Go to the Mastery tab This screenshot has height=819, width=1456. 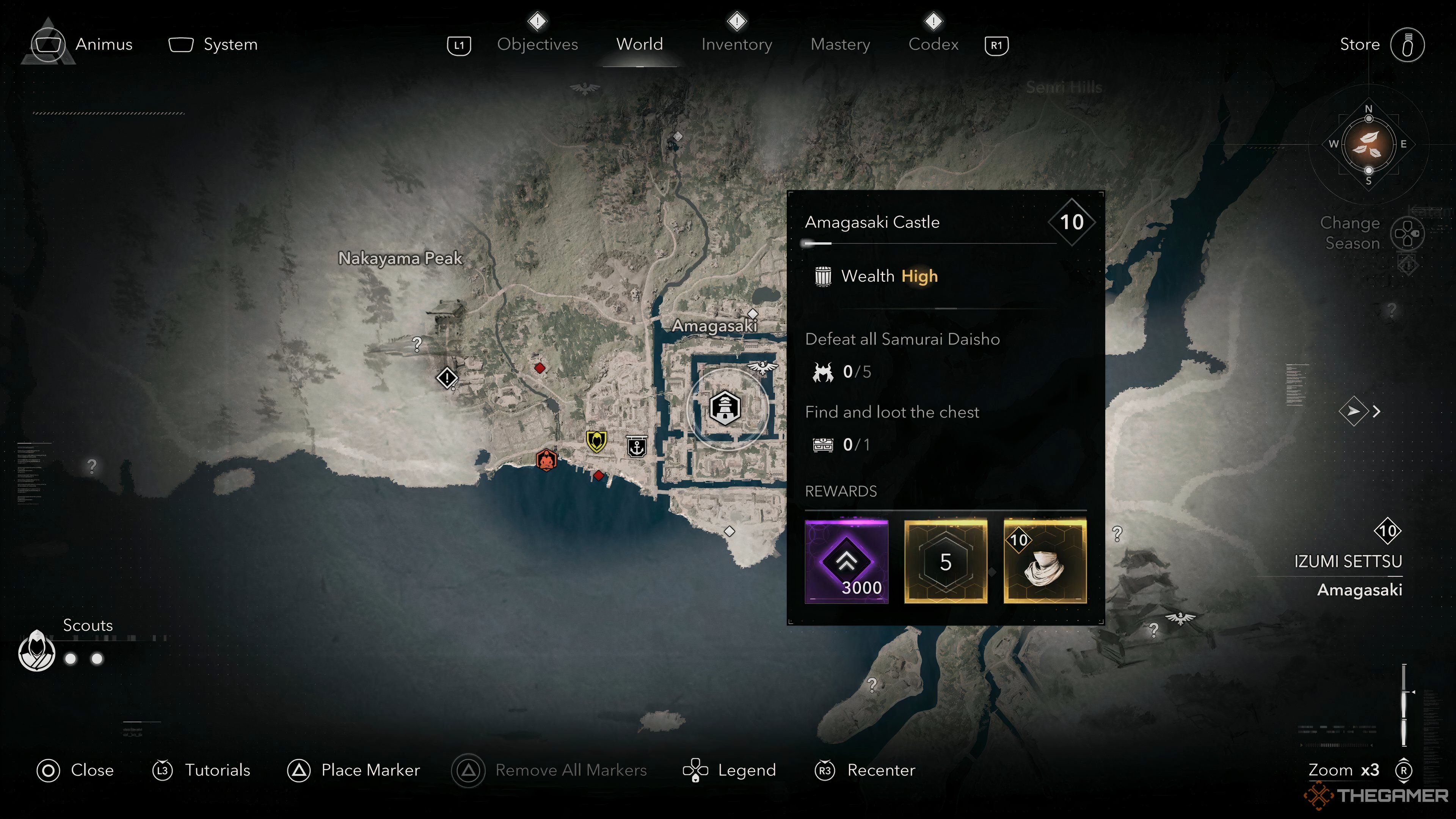840,44
